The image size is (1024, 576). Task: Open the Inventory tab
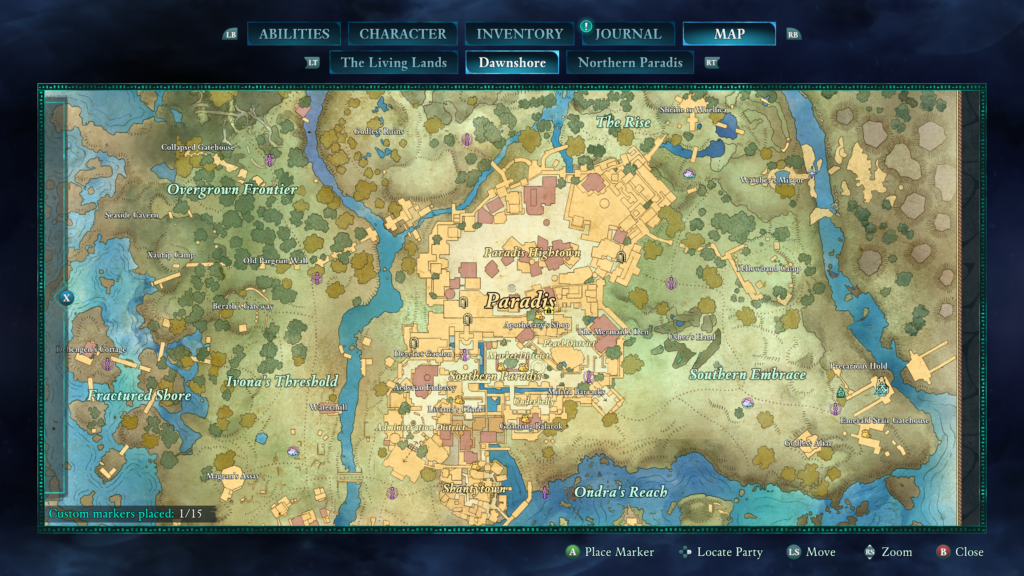pyautogui.click(x=519, y=34)
